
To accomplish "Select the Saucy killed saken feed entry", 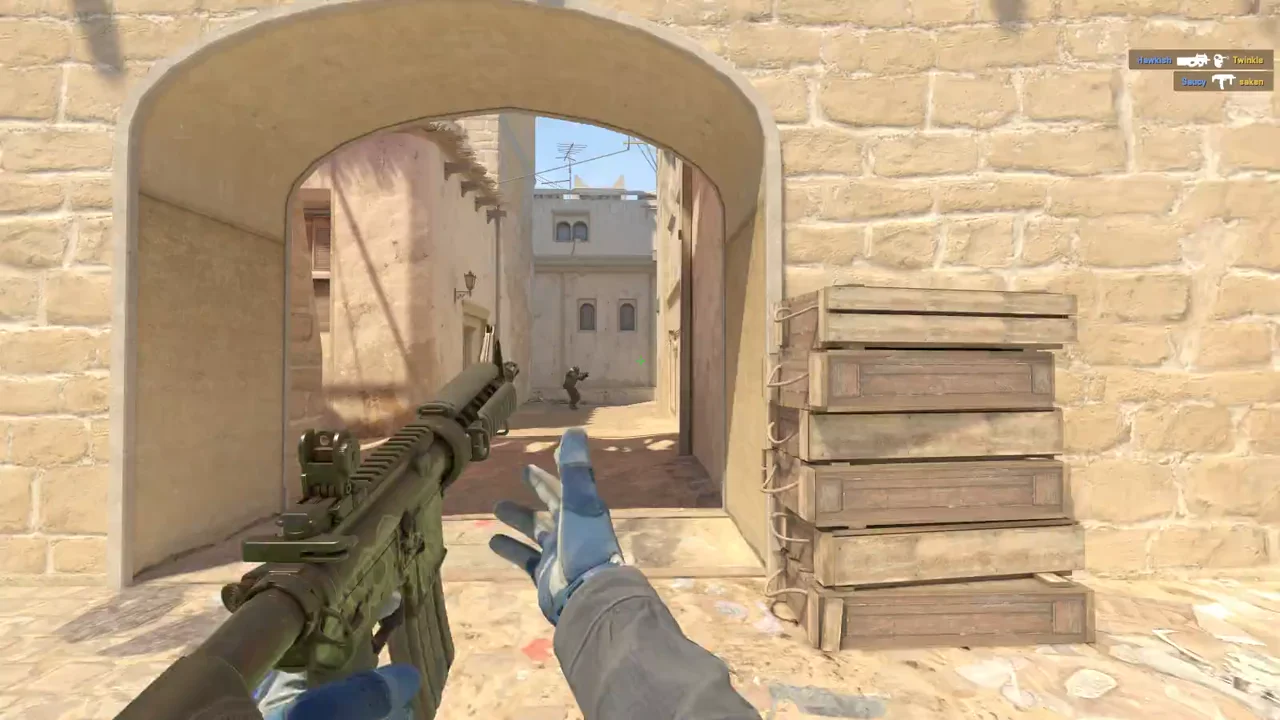I will pos(1222,81).
